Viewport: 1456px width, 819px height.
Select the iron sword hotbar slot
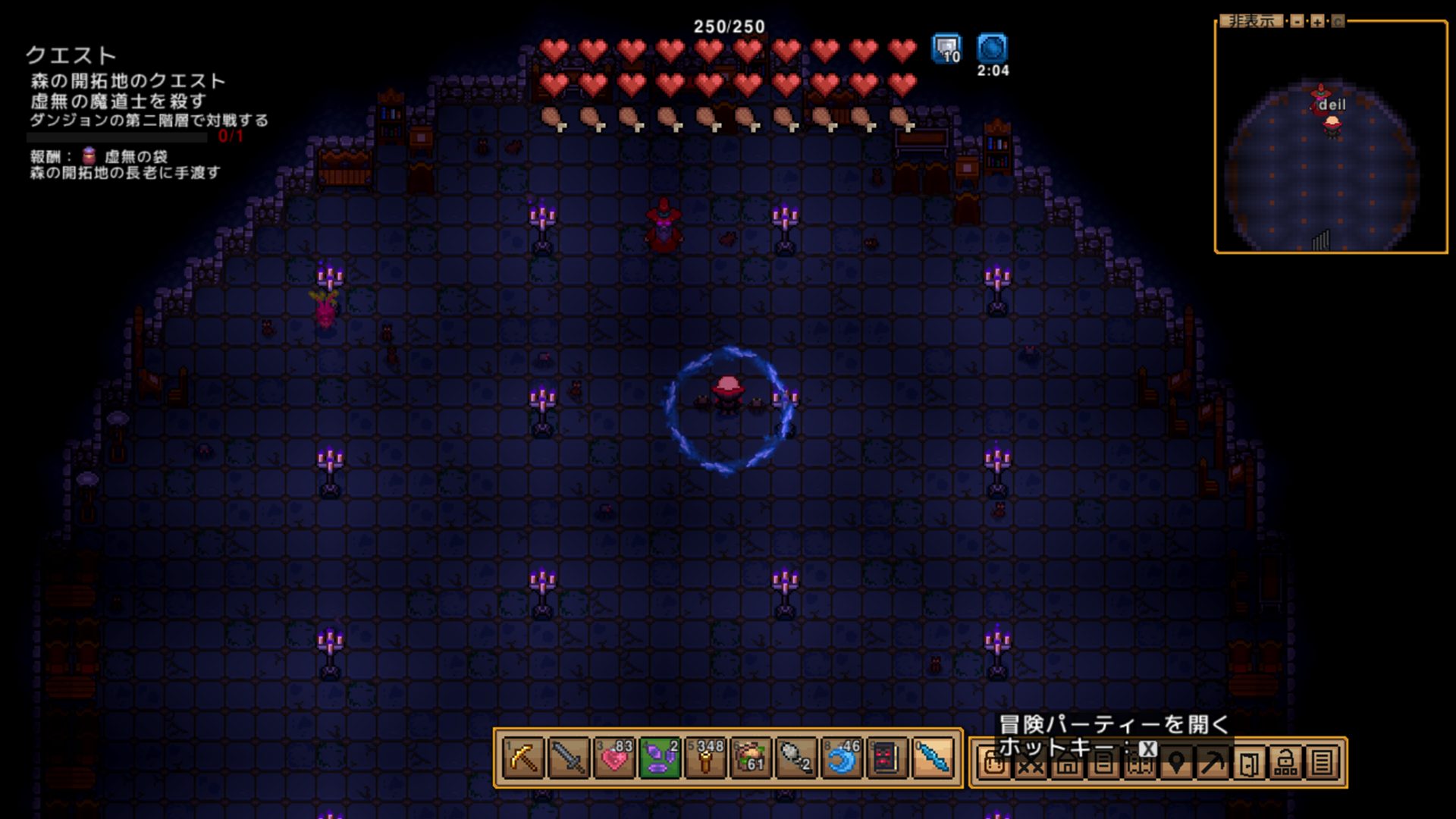pos(569,758)
